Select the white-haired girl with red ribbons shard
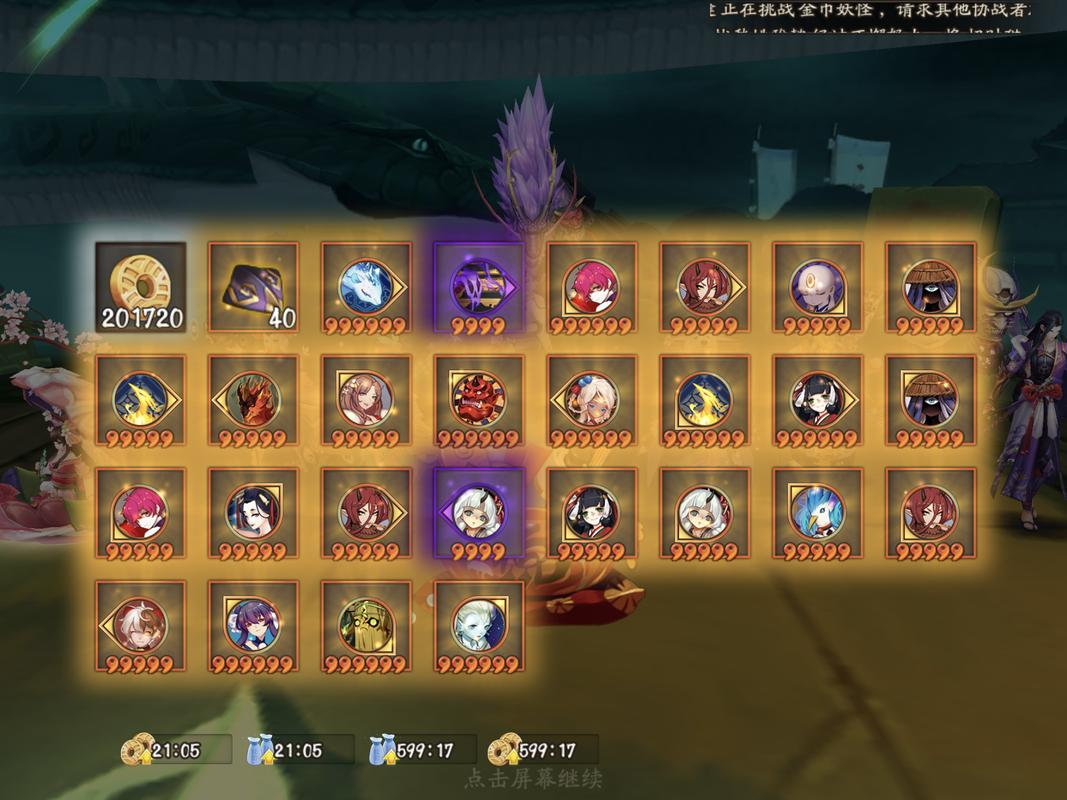Viewport: 1067px width, 800px height. click(592, 400)
